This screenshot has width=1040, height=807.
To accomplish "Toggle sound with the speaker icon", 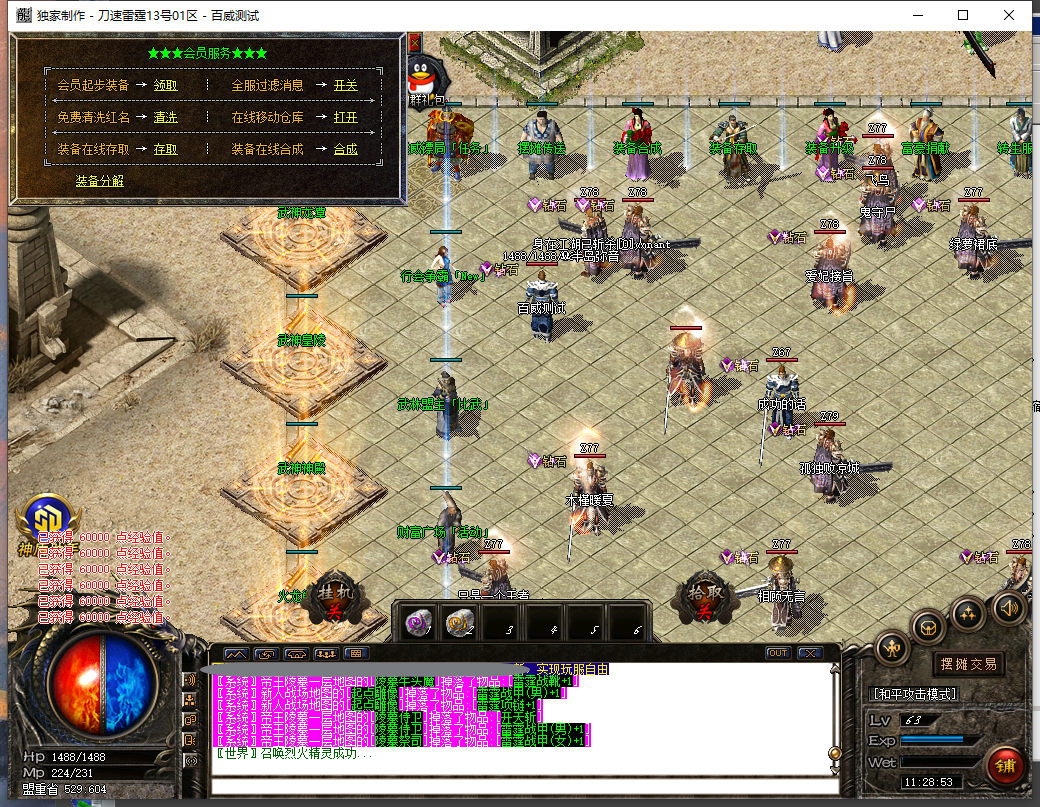I will coord(1008,606).
